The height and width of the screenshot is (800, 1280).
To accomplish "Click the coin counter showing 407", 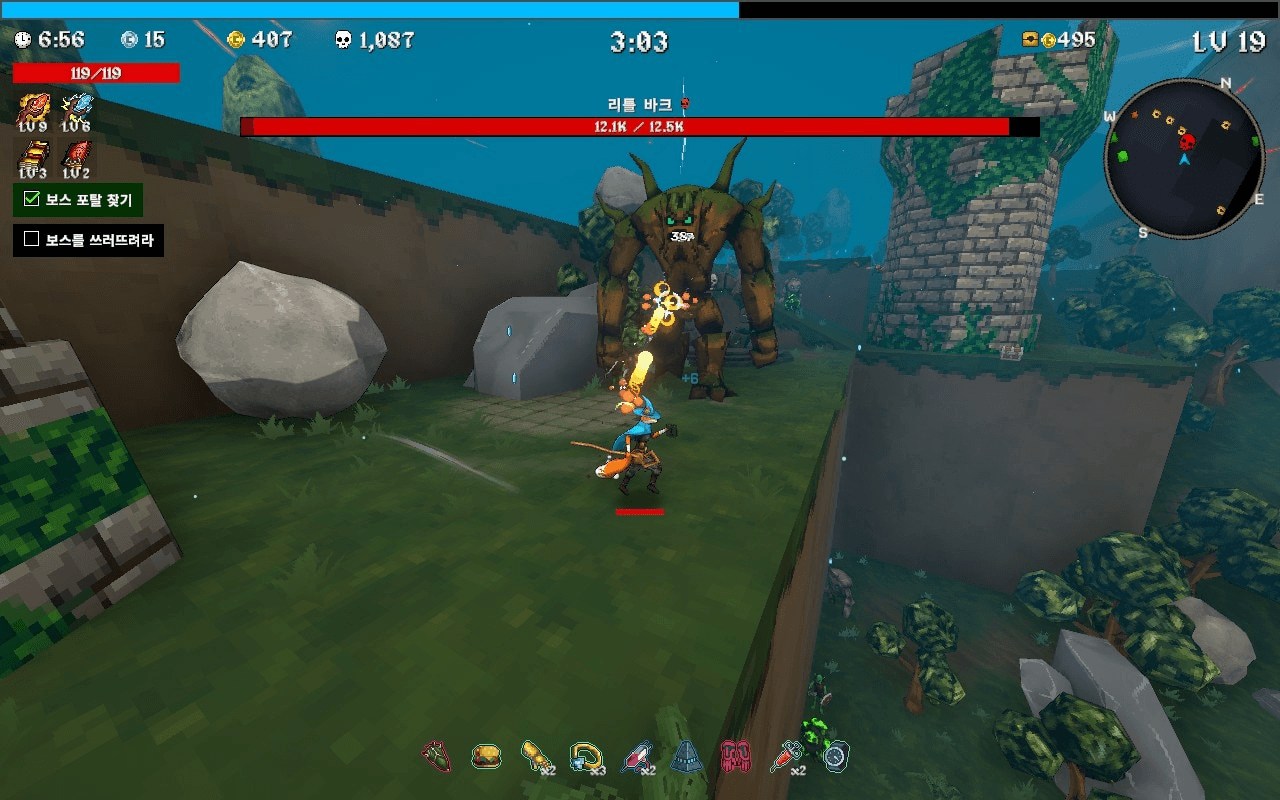I will pos(260,41).
